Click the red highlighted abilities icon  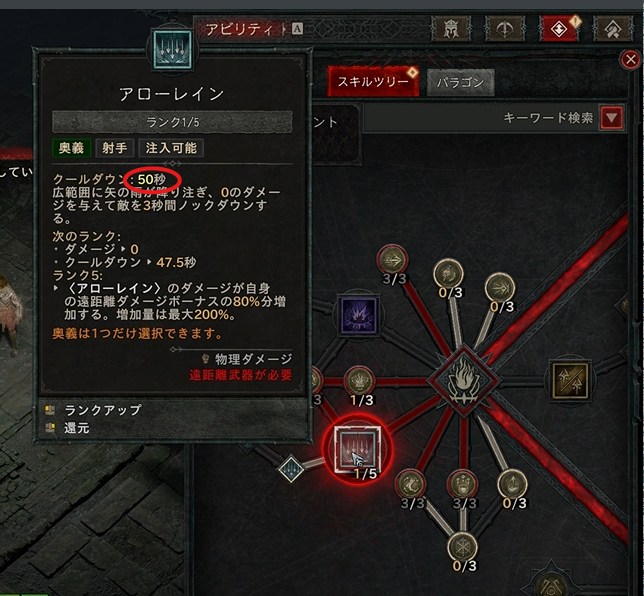coord(560,28)
